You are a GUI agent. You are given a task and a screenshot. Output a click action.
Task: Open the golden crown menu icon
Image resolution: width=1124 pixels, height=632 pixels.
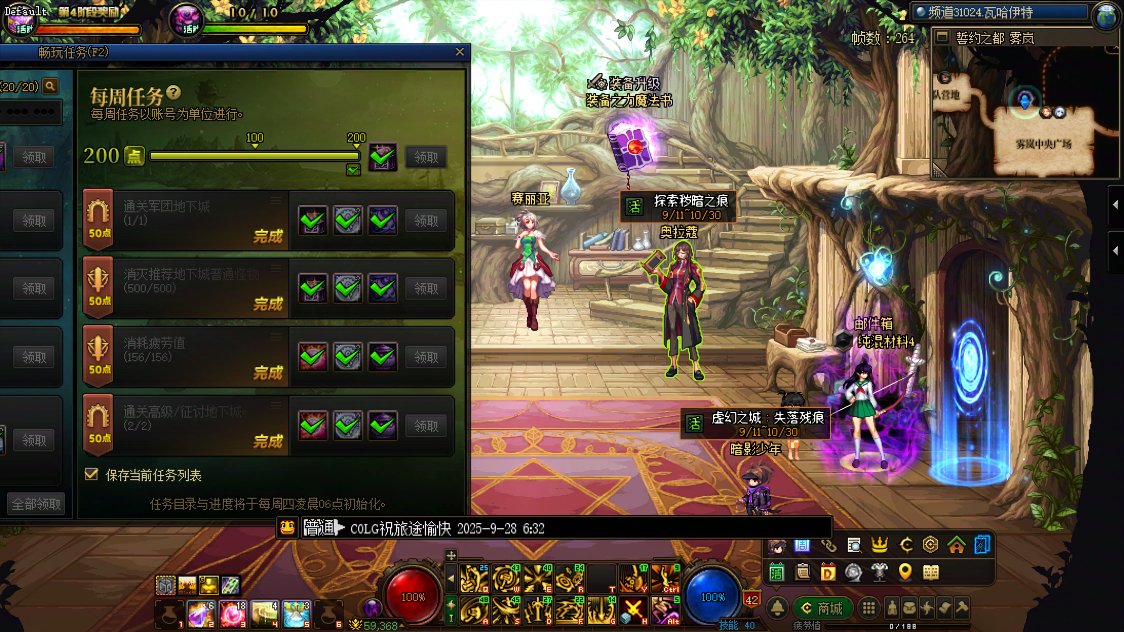(x=880, y=545)
